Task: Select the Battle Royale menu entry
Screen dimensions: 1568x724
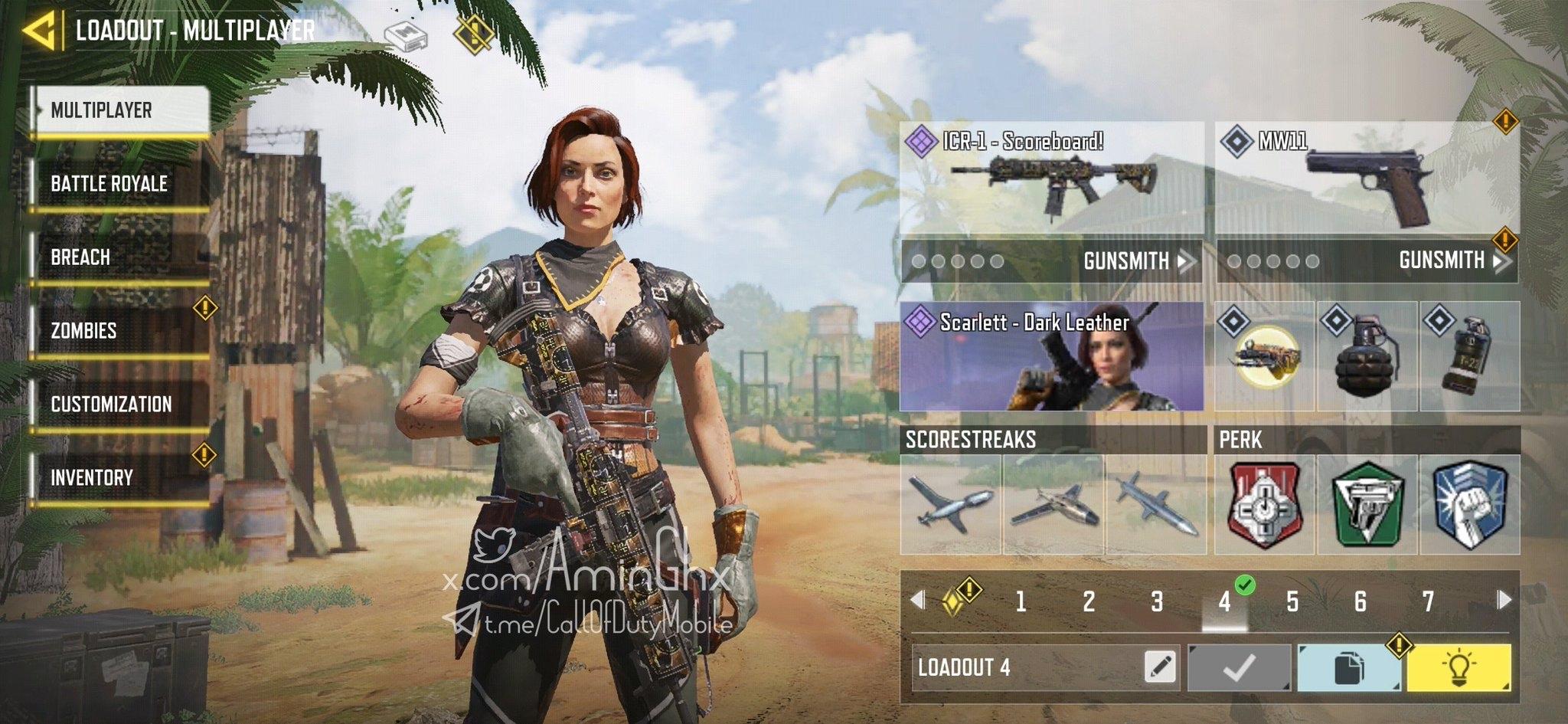Action: click(x=119, y=184)
